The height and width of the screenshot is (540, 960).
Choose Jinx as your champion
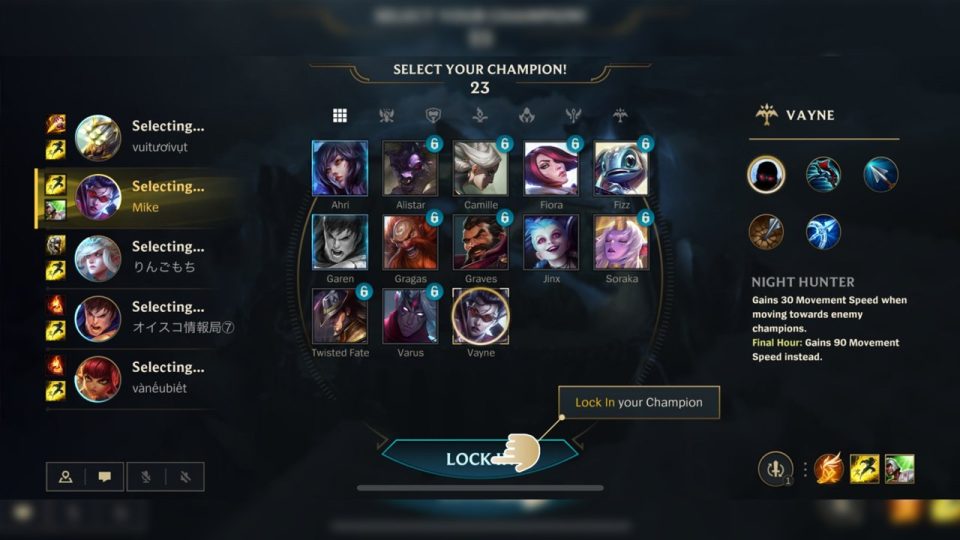tap(551, 242)
